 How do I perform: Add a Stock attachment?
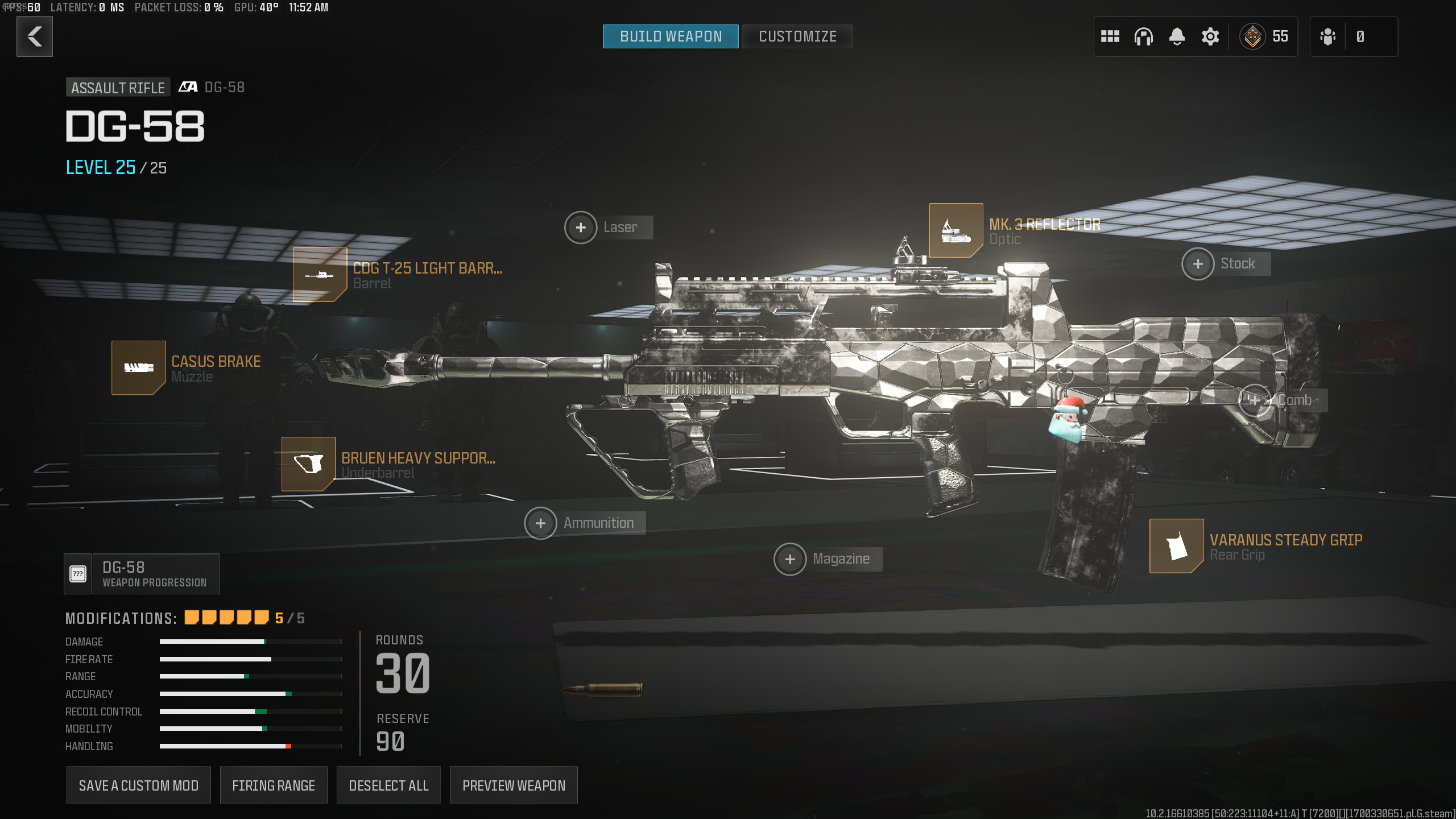[x=1198, y=264]
